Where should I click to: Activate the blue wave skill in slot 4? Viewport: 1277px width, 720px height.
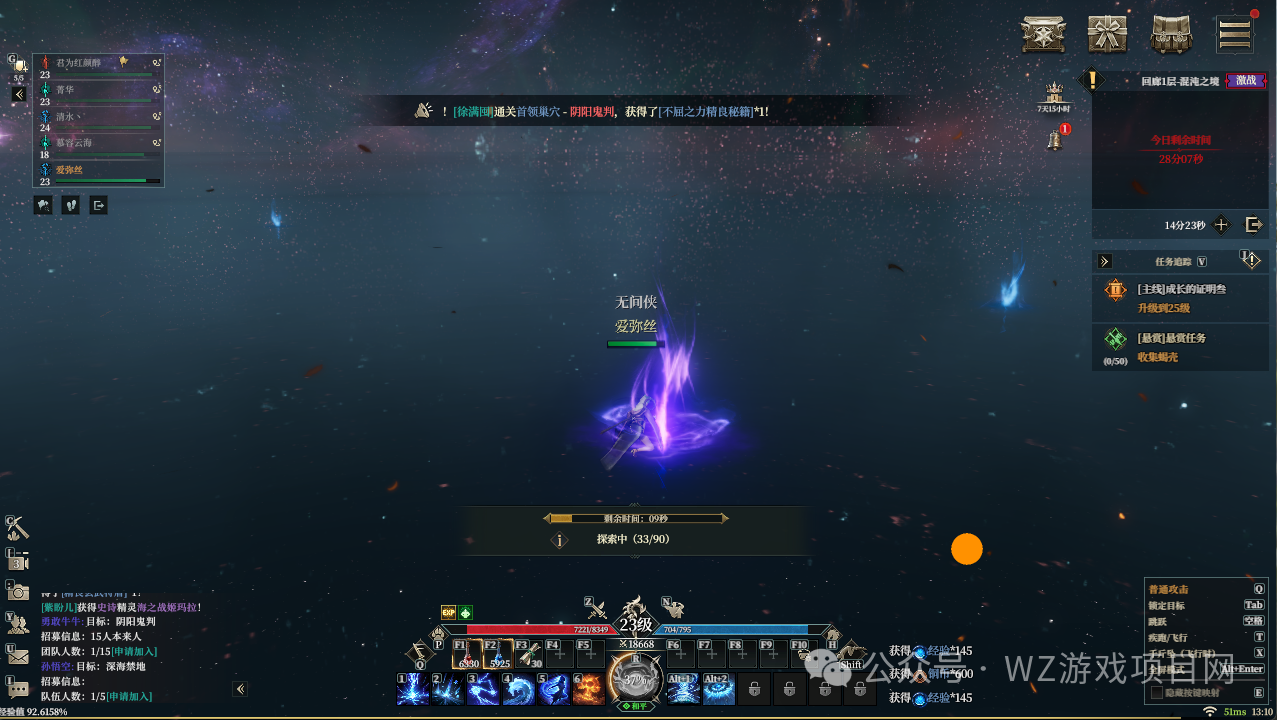[519, 688]
